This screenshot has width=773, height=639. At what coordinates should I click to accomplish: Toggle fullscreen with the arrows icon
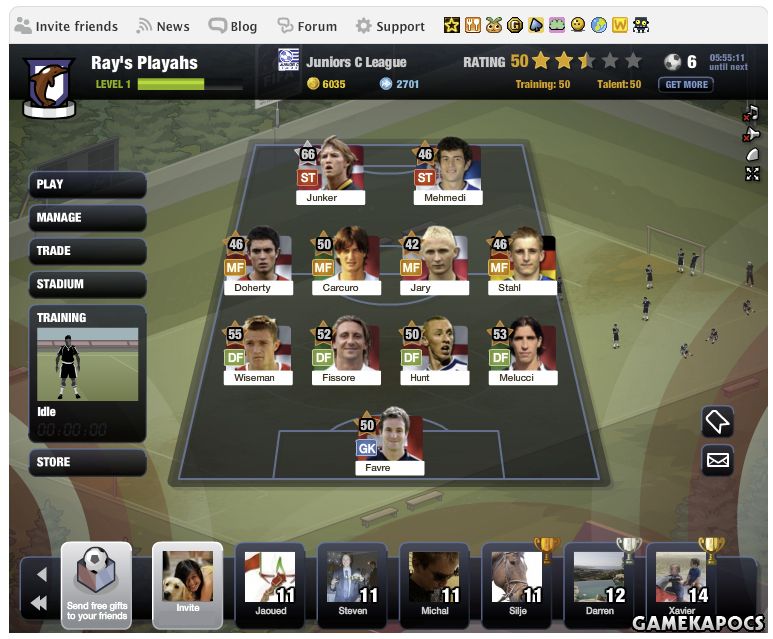(752, 174)
